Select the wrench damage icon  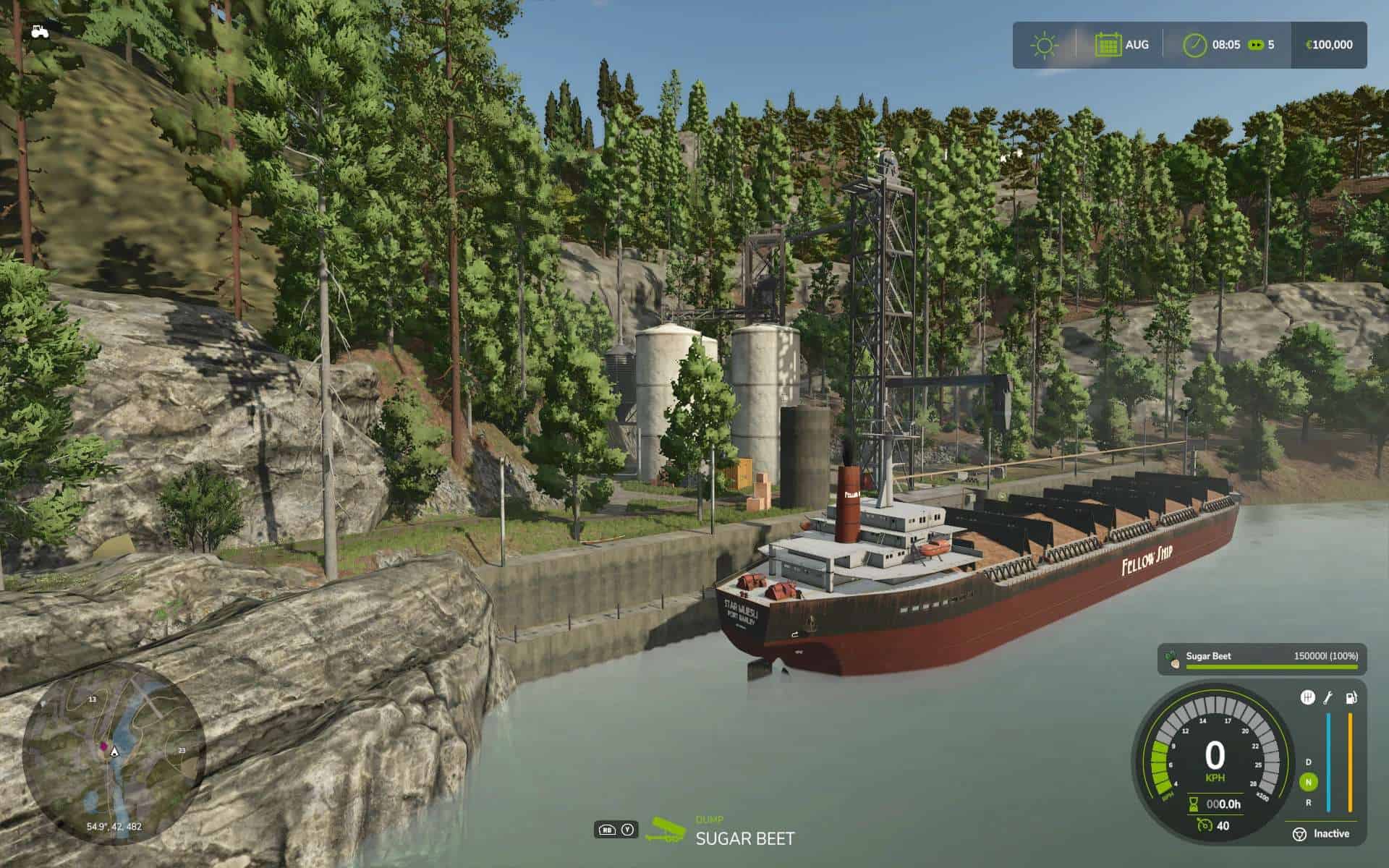(x=1328, y=697)
